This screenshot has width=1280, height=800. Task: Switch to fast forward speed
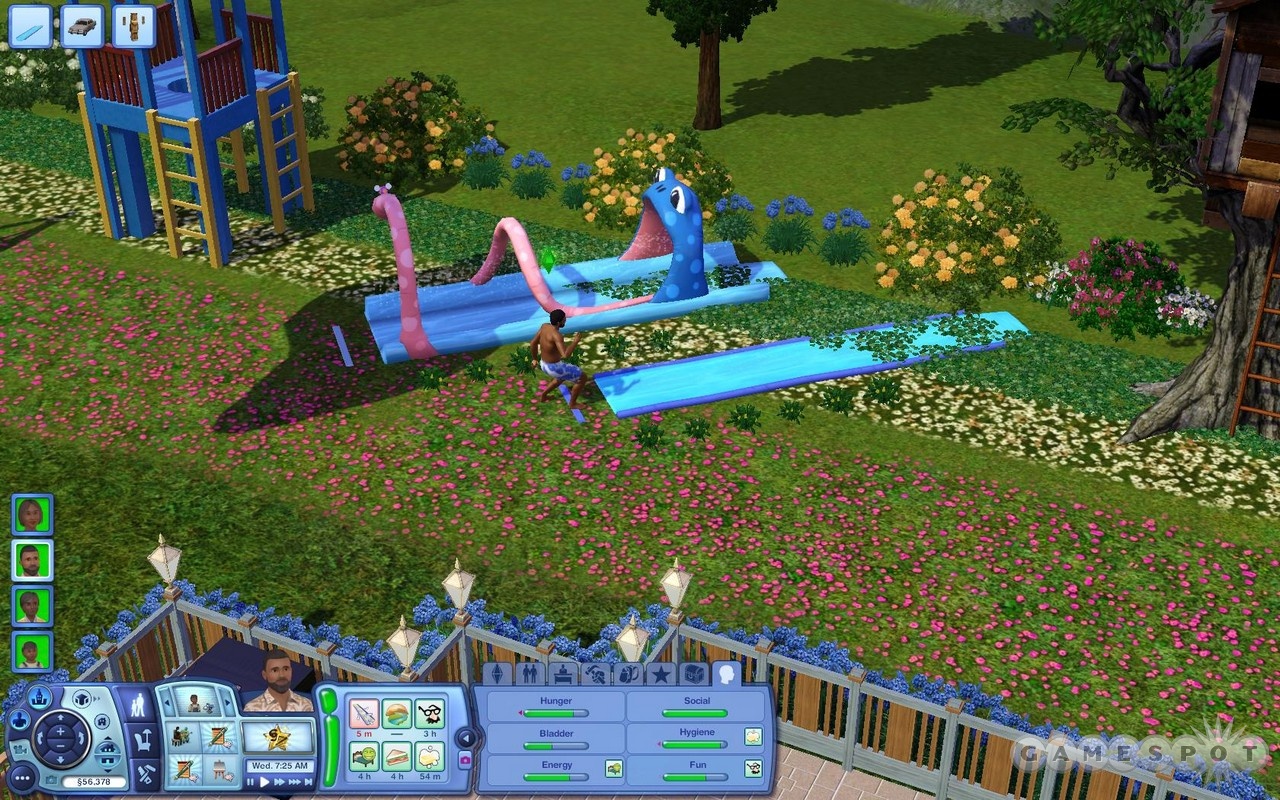click(281, 782)
